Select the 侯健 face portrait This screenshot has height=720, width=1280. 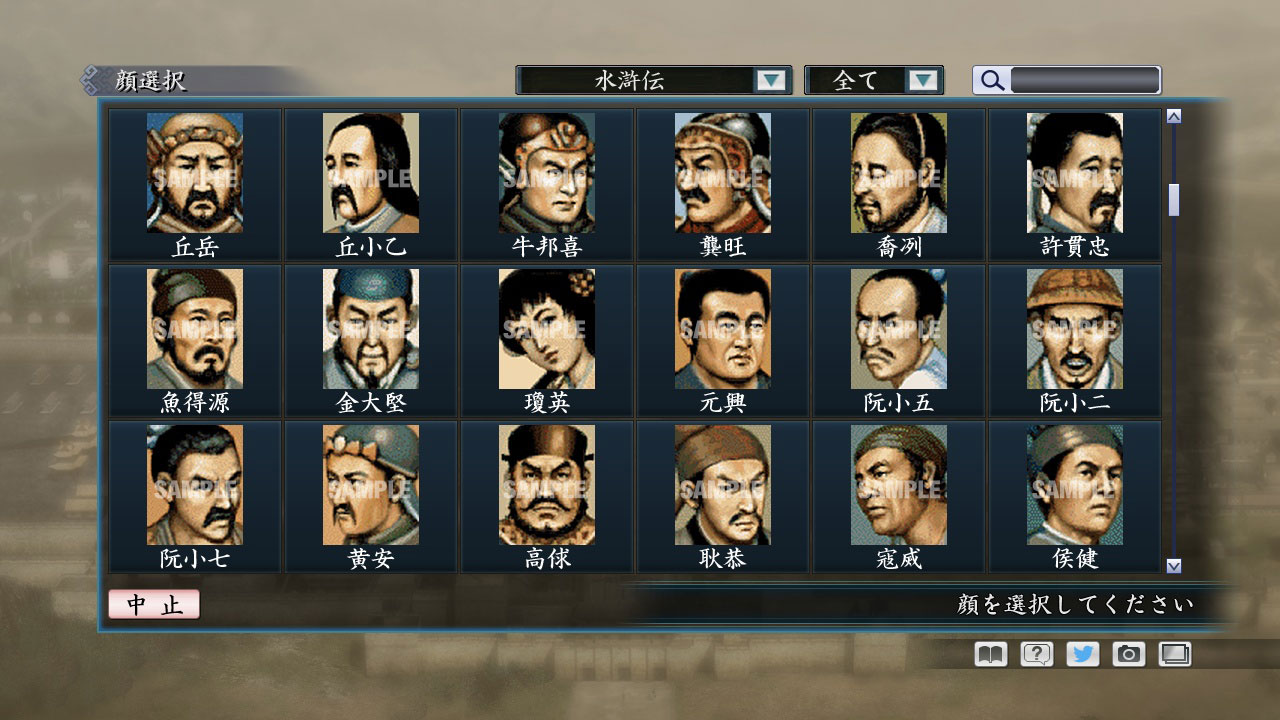[1076, 485]
